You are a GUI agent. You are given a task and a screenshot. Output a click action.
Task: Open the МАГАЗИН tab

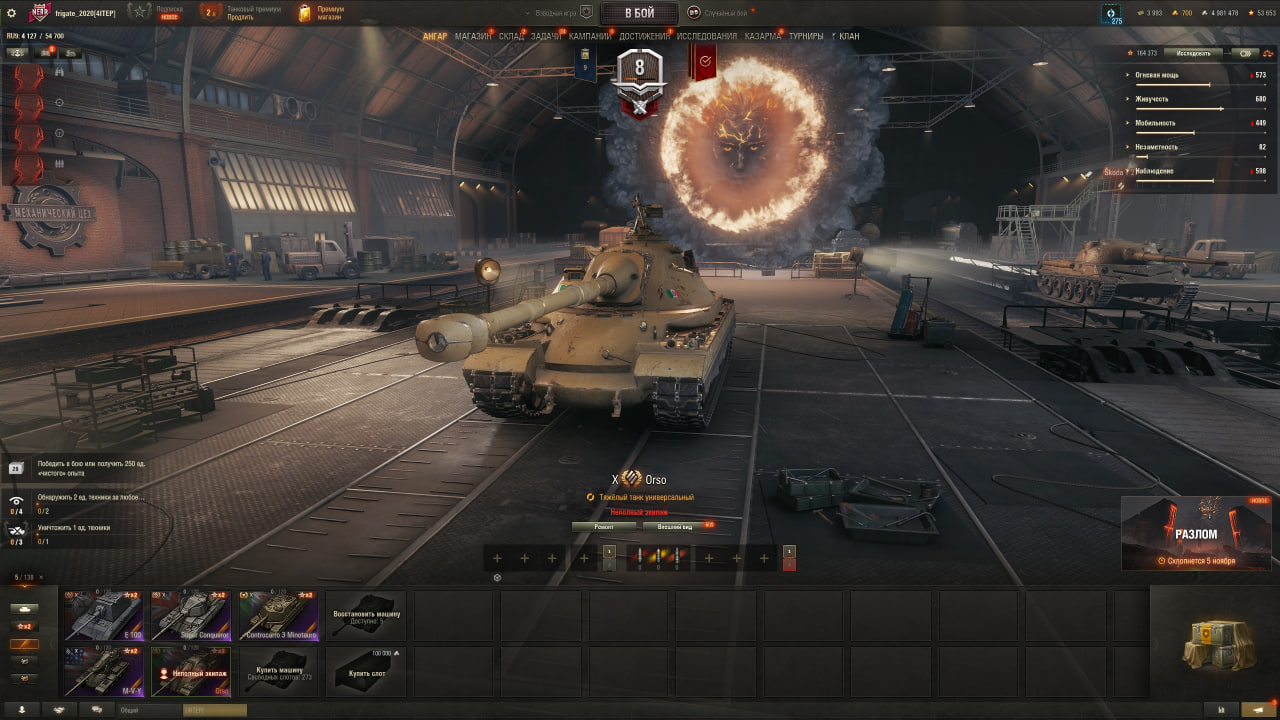click(472, 36)
